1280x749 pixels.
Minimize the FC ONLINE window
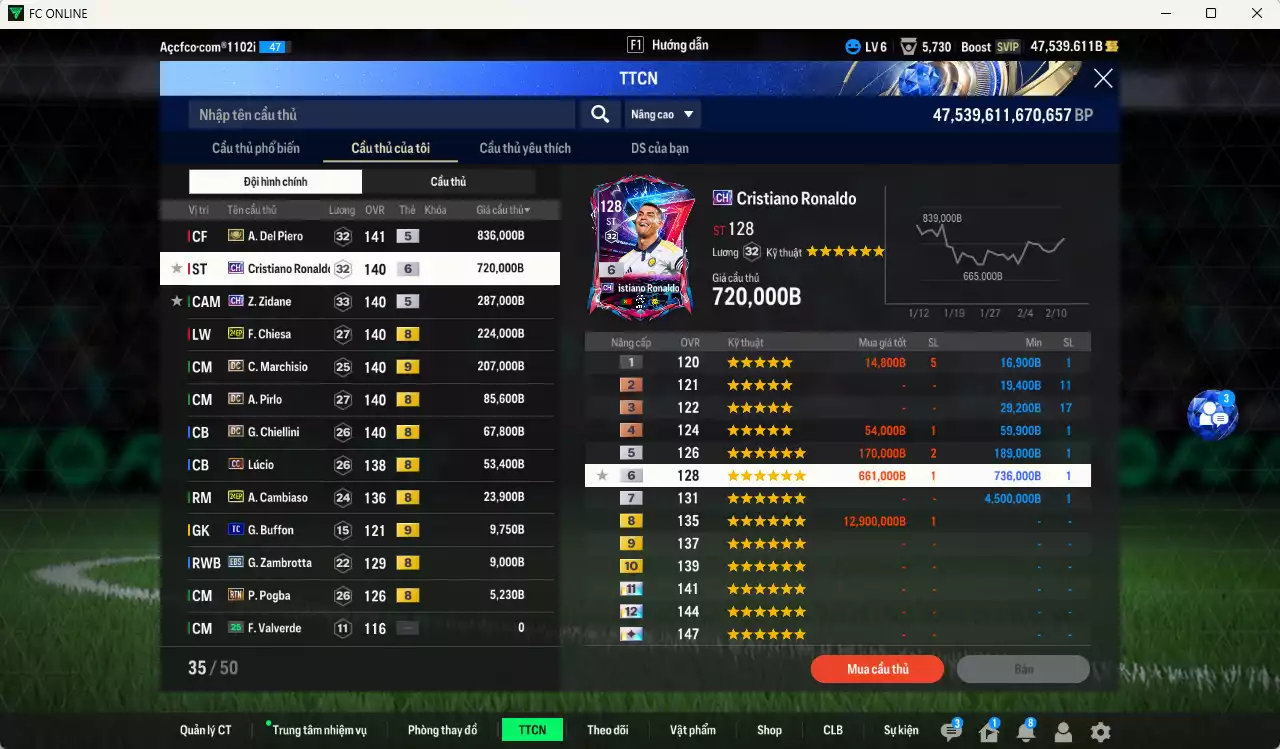[1166, 13]
